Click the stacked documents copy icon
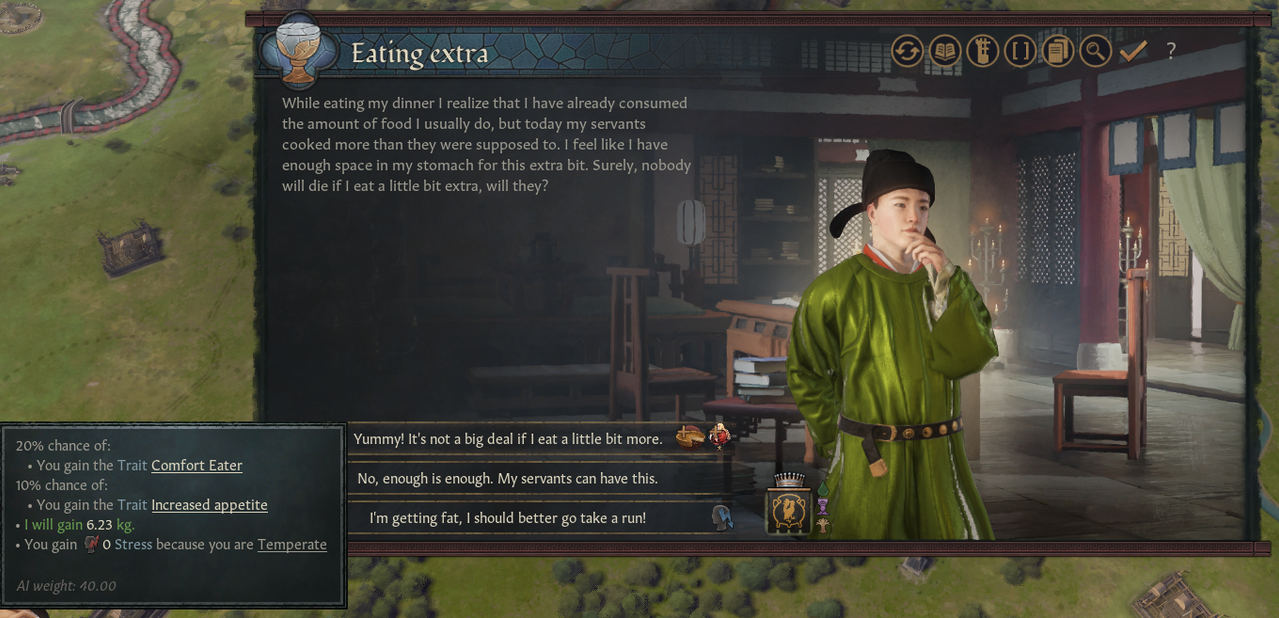This screenshot has height=618, width=1279. [x=1057, y=51]
